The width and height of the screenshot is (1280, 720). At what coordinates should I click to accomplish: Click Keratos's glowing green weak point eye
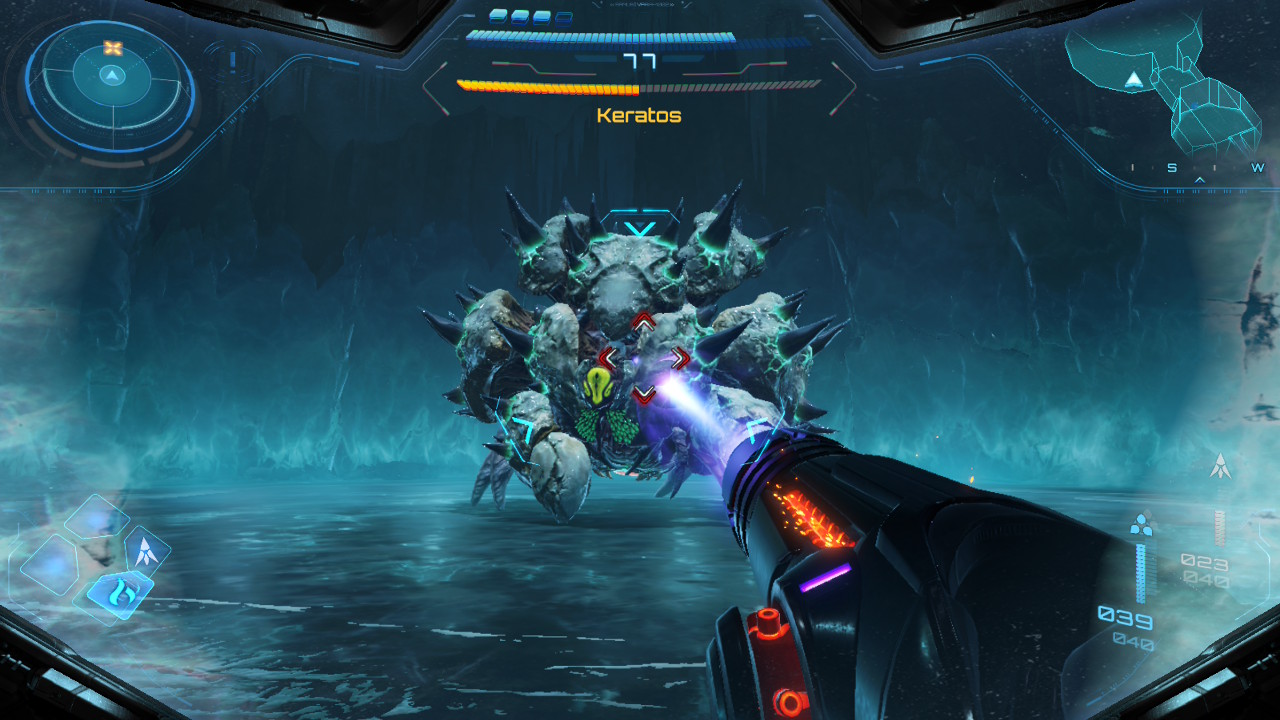[597, 385]
